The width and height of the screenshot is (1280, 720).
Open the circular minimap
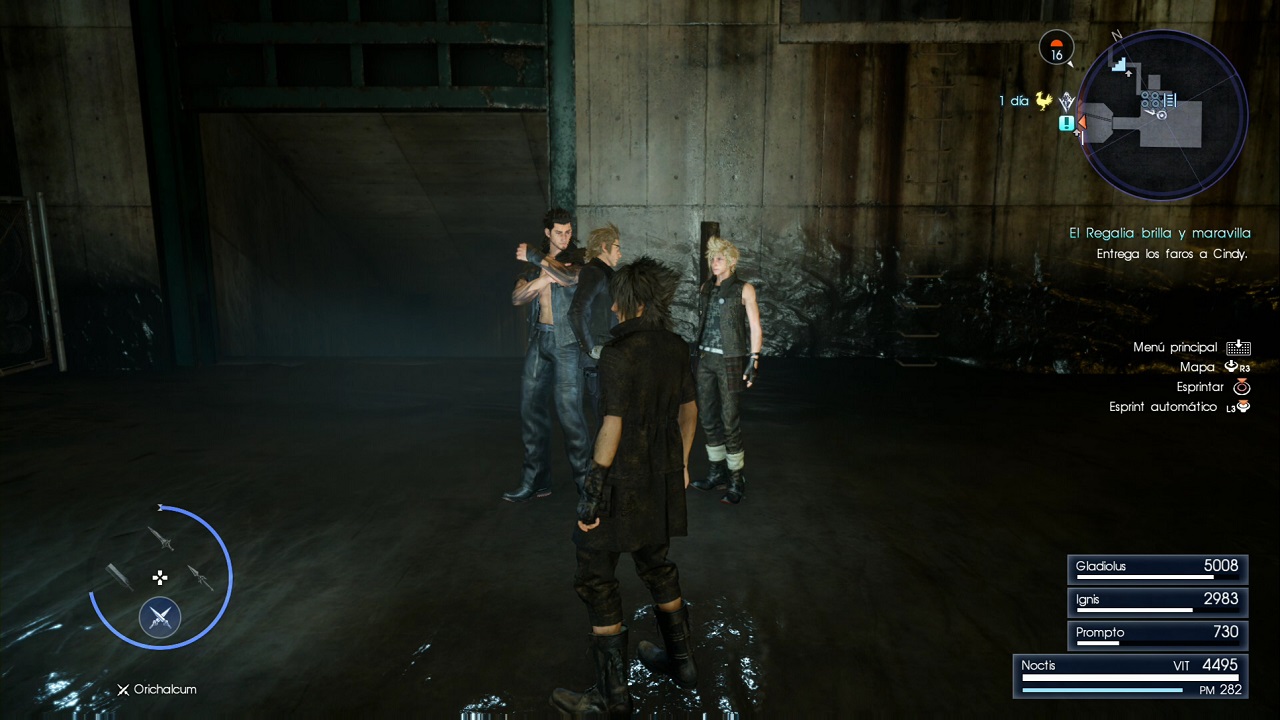coord(1163,114)
